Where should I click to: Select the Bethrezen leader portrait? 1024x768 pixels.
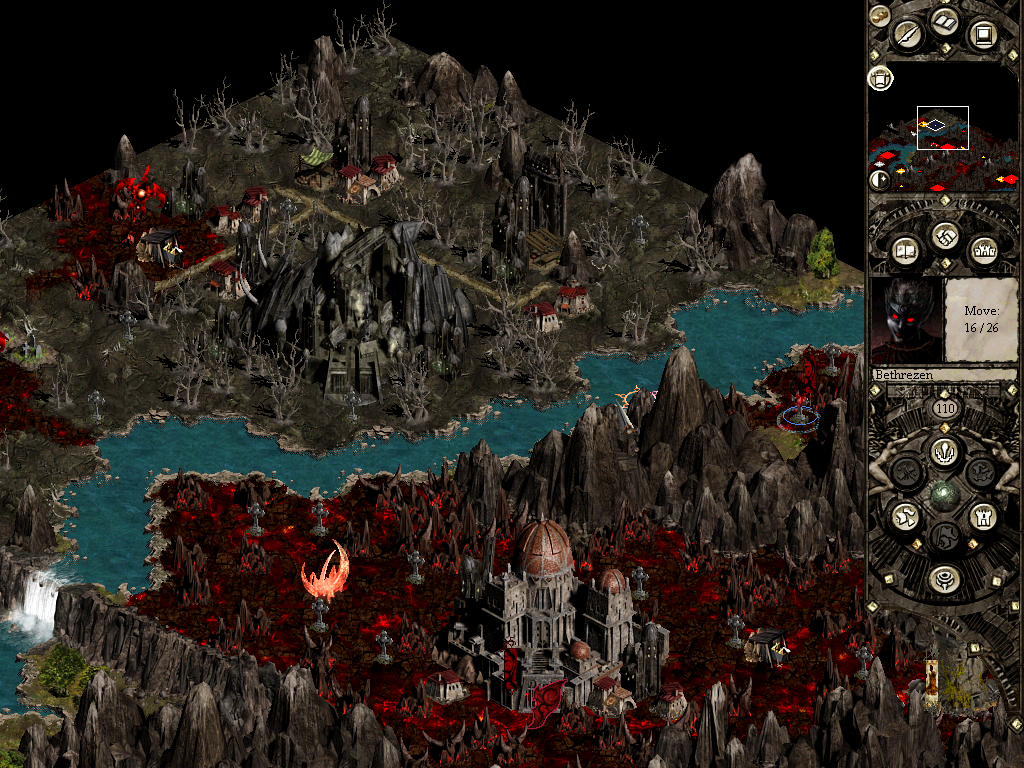tap(907, 322)
